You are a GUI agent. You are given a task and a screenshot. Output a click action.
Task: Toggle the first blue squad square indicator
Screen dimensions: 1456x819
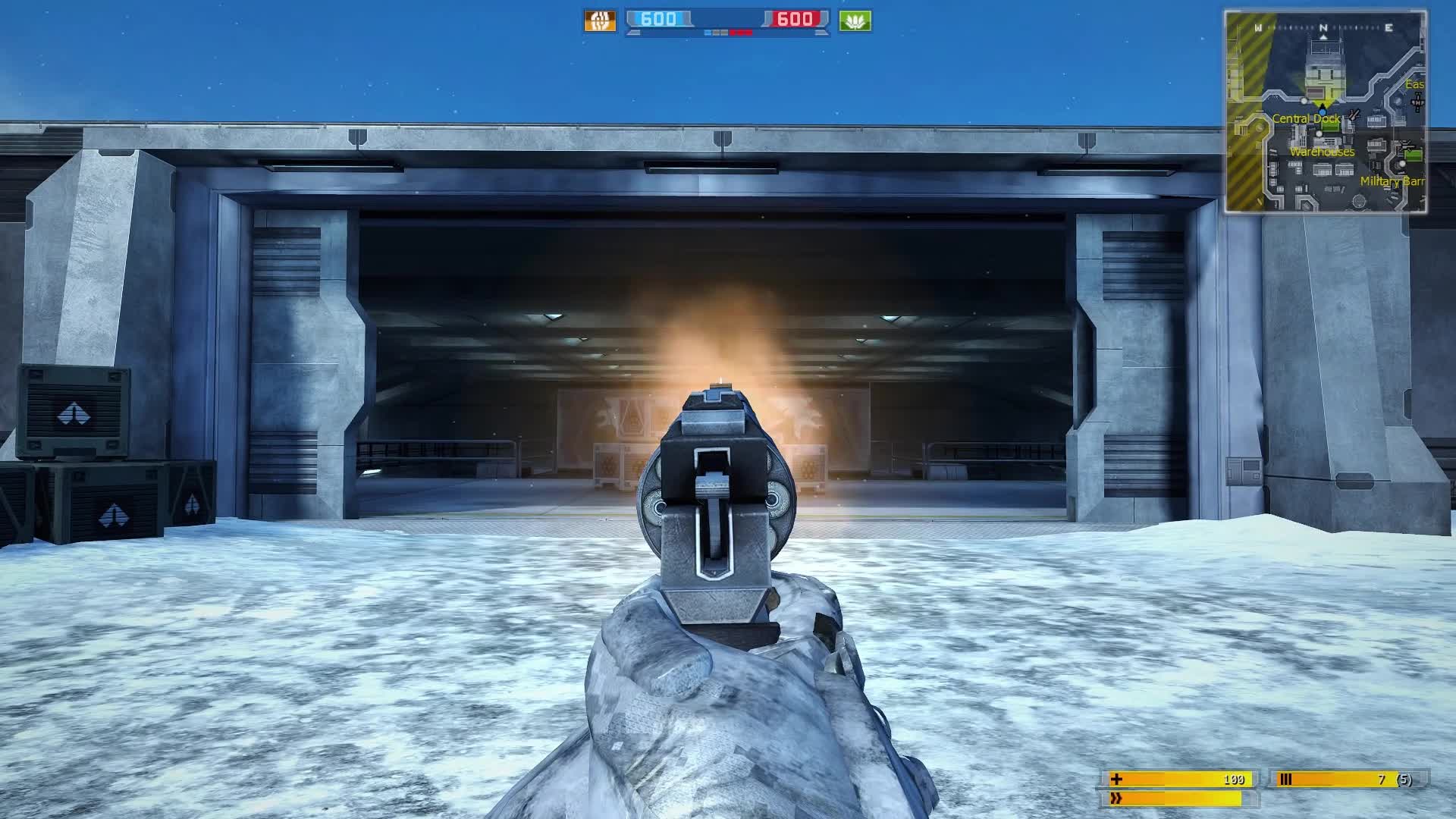tap(708, 33)
